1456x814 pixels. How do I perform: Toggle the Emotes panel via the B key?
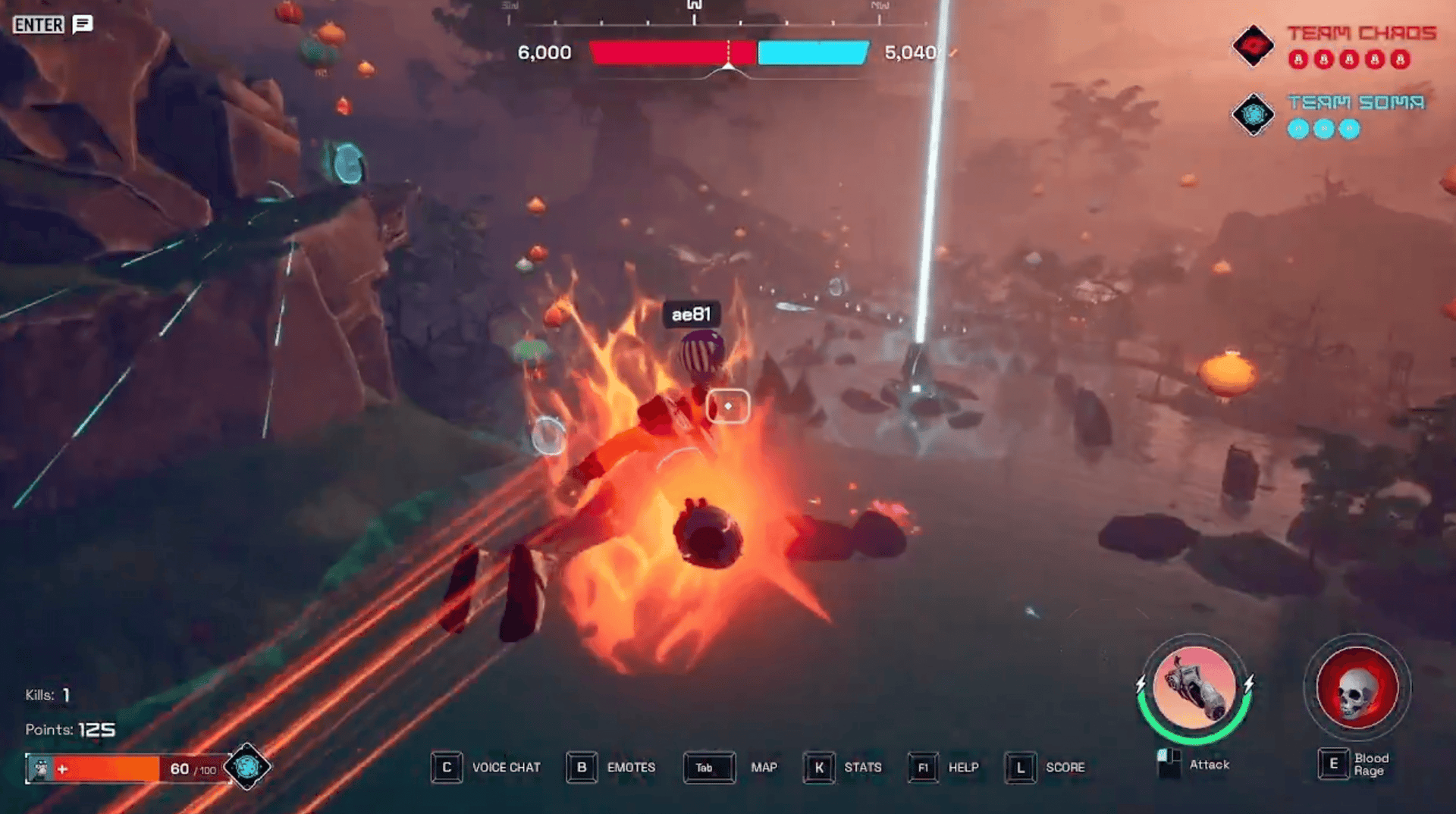tap(582, 767)
